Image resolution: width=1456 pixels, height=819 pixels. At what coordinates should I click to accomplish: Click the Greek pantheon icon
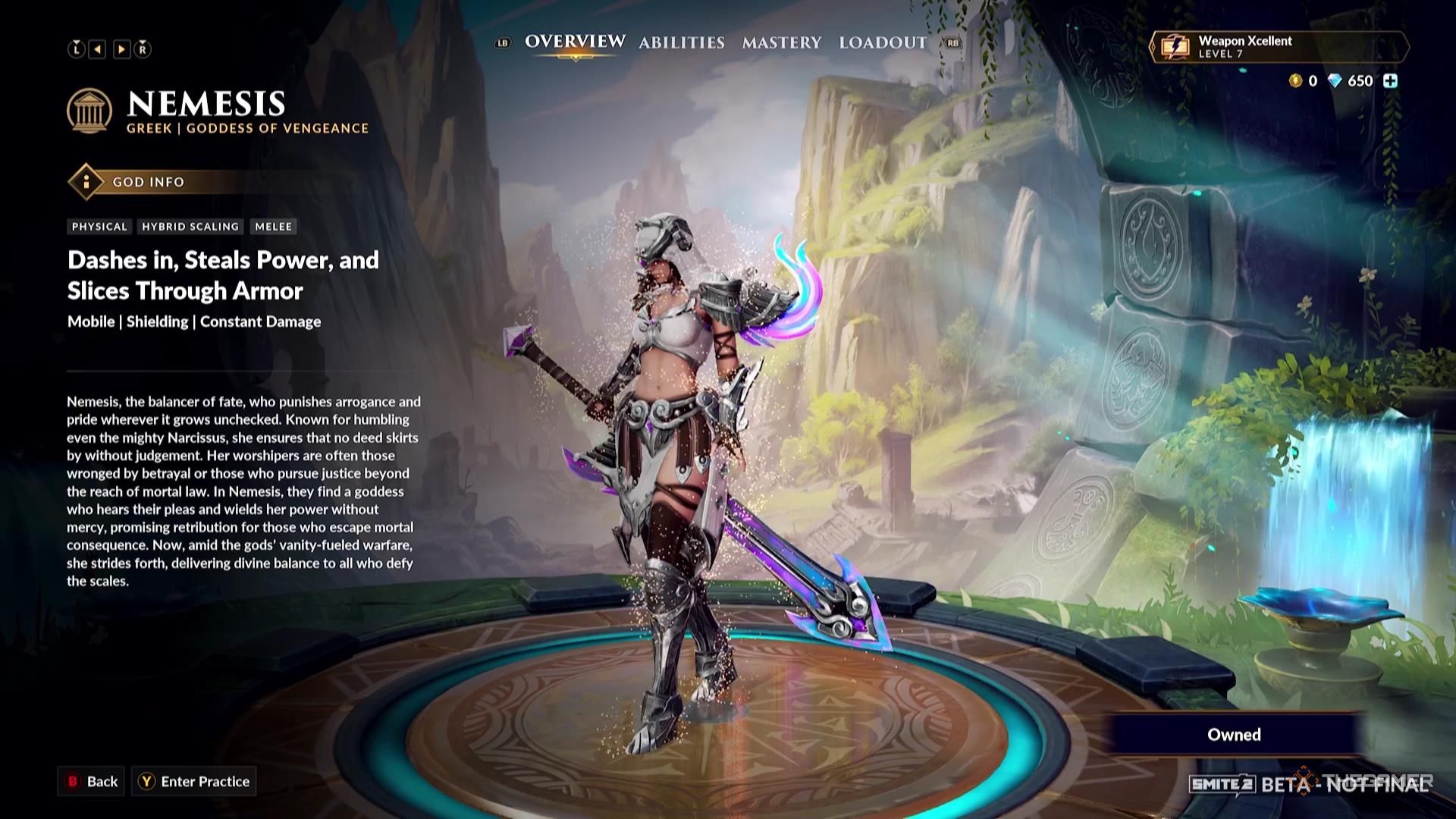click(x=89, y=111)
